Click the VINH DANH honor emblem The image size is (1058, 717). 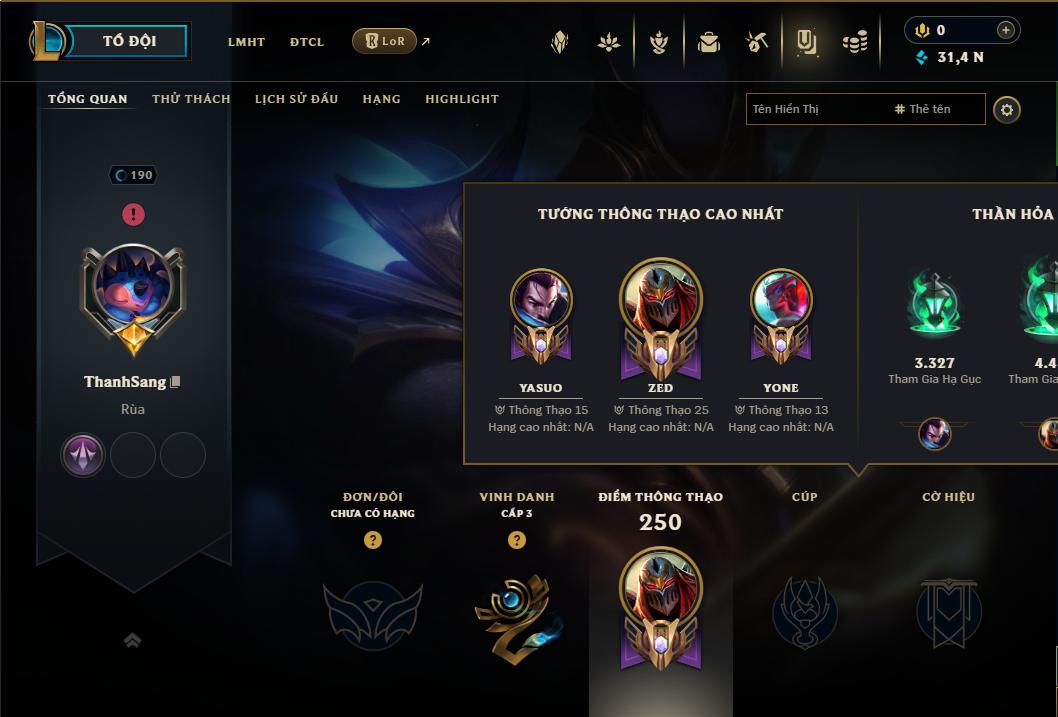pyautogui.click(x=517, y=610)
